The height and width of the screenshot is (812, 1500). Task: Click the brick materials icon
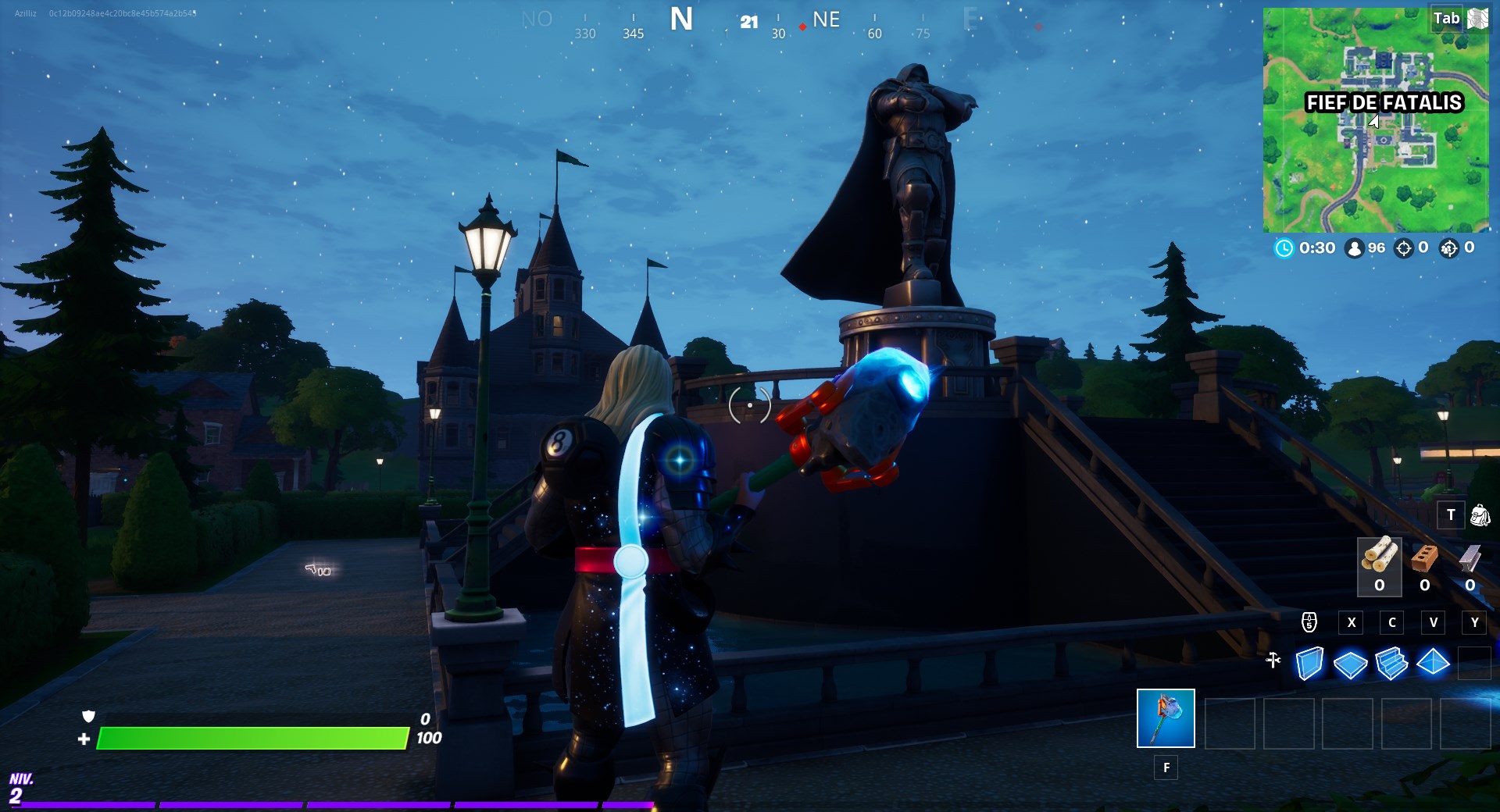[1423, 559]
